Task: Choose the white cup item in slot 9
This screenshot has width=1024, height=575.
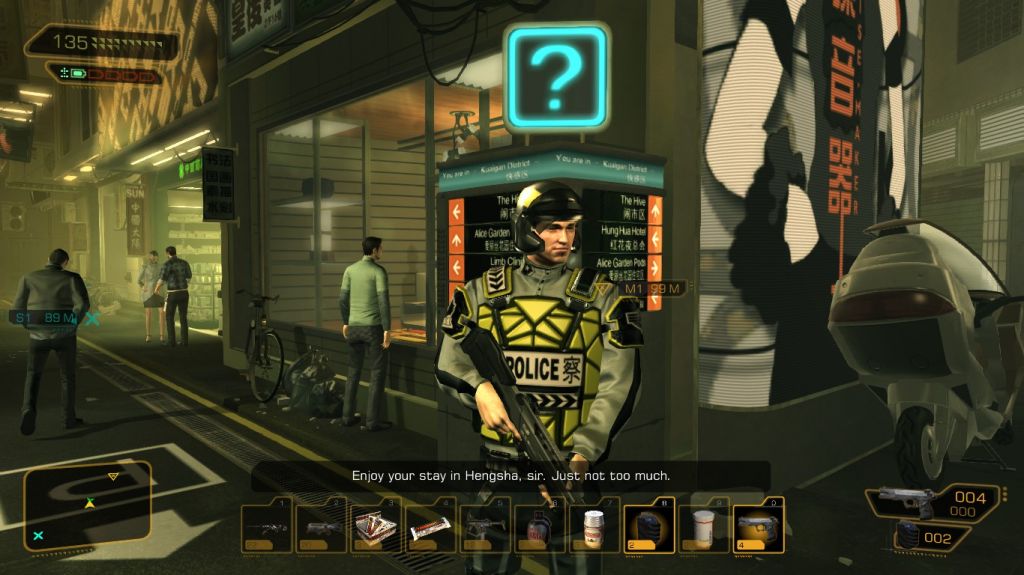Action: [704, 527]
